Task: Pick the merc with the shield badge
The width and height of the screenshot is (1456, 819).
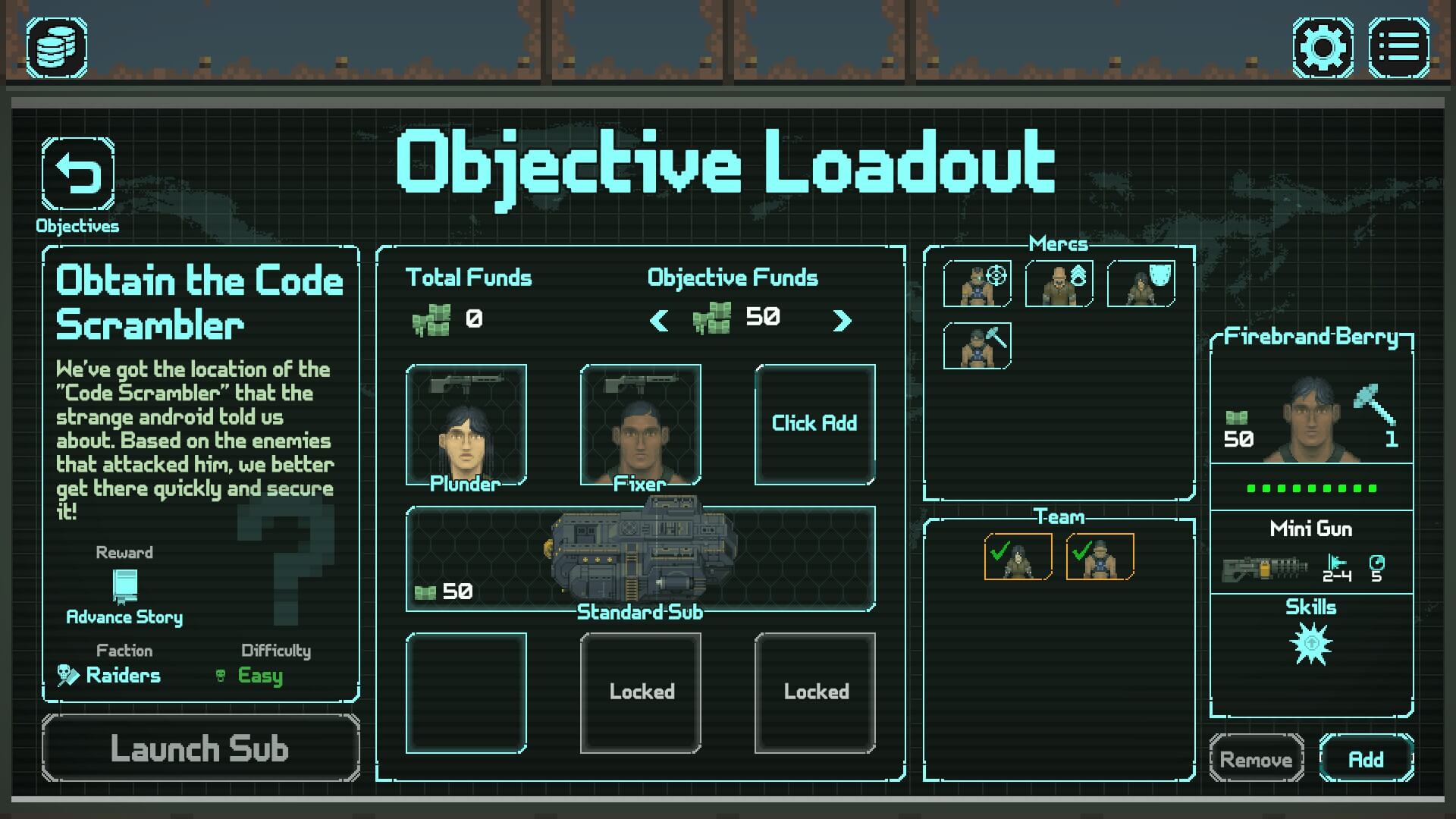Action: click(1141, 284)
